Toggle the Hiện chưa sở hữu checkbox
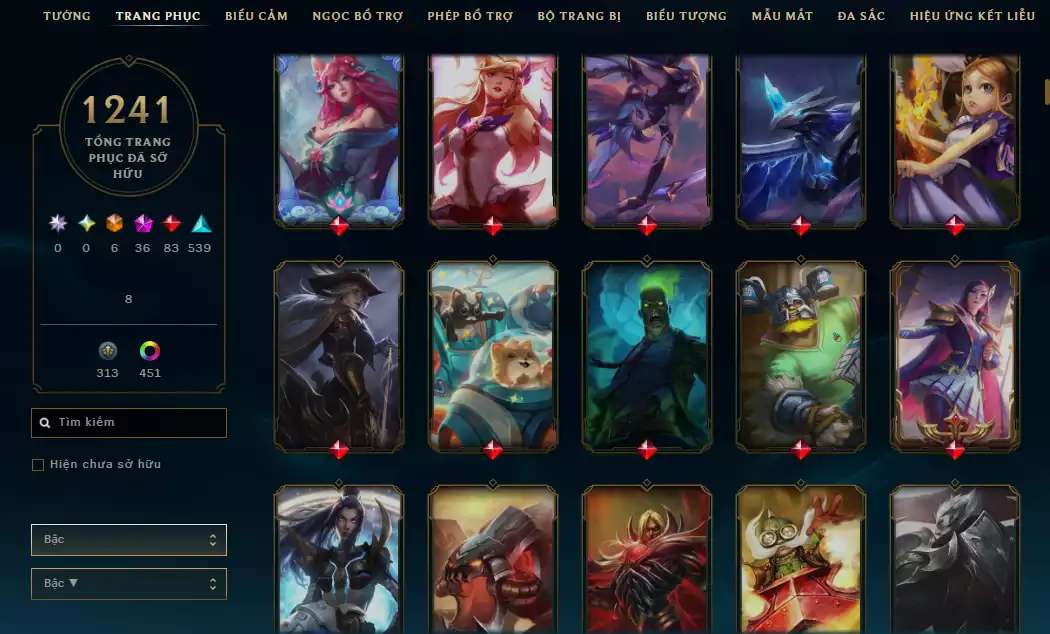 pos(38,465)
